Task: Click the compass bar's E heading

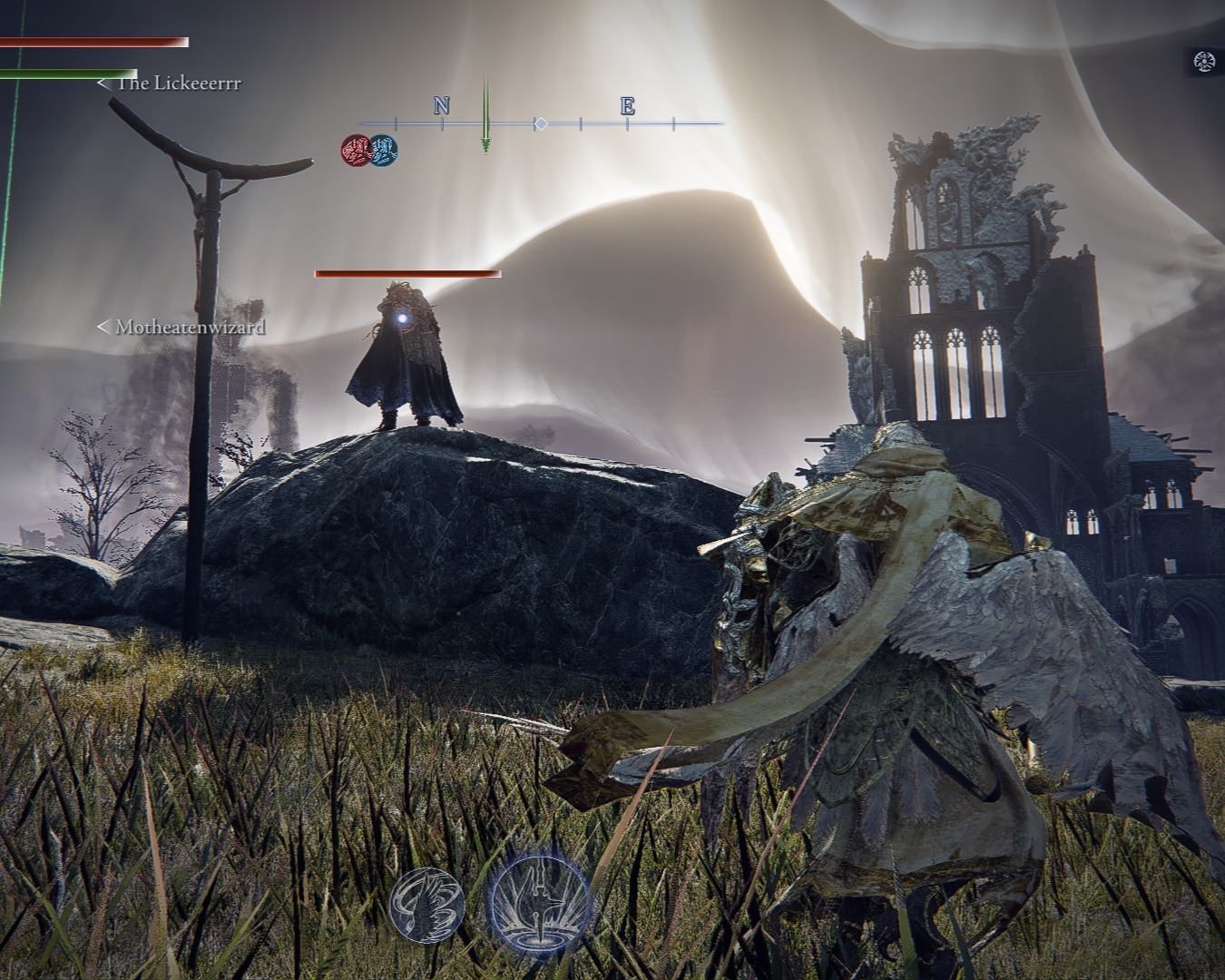Action: [x=627, y=106]
